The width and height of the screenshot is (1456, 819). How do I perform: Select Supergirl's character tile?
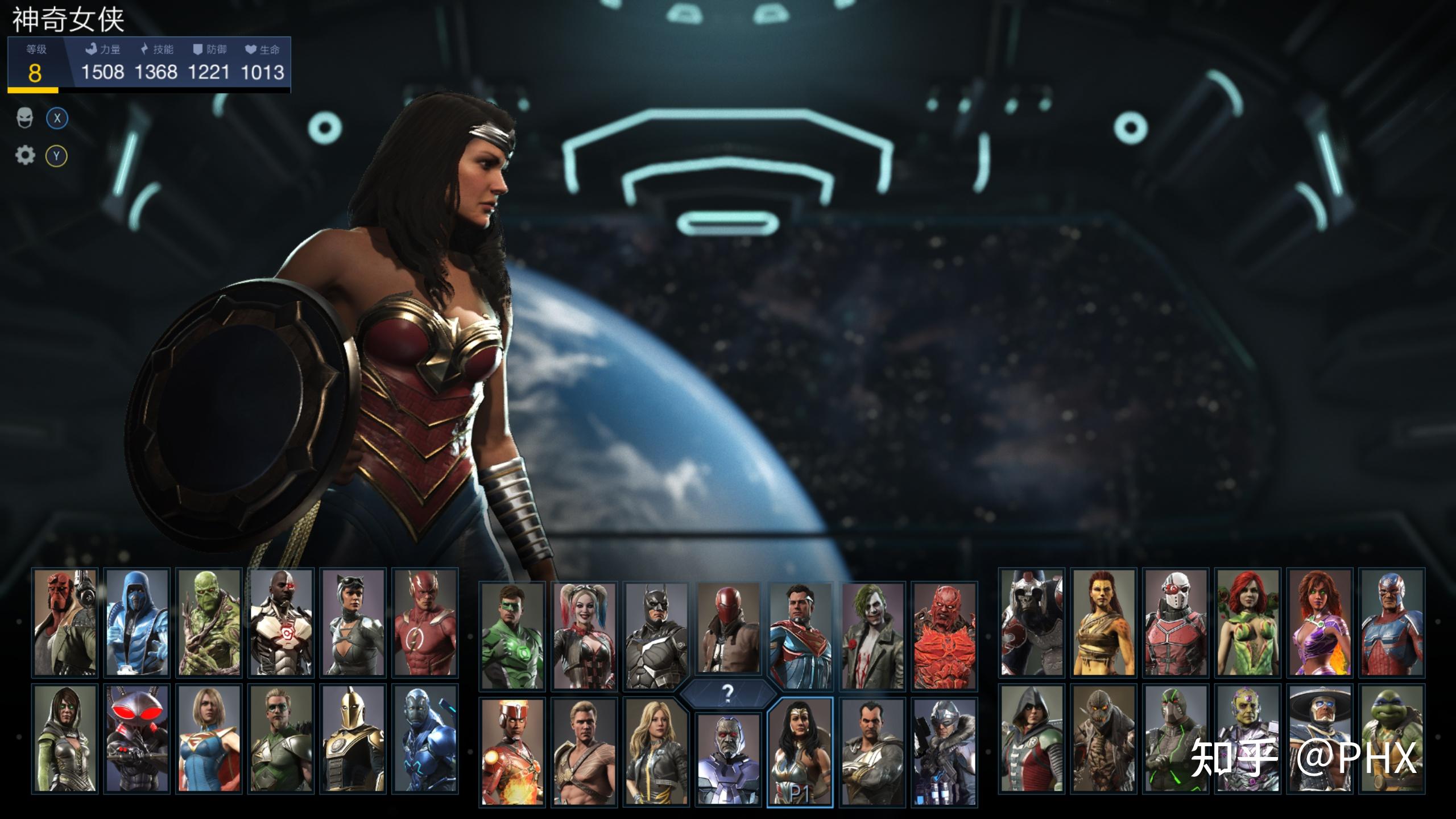pyautogui.click(x=209, y=738)
